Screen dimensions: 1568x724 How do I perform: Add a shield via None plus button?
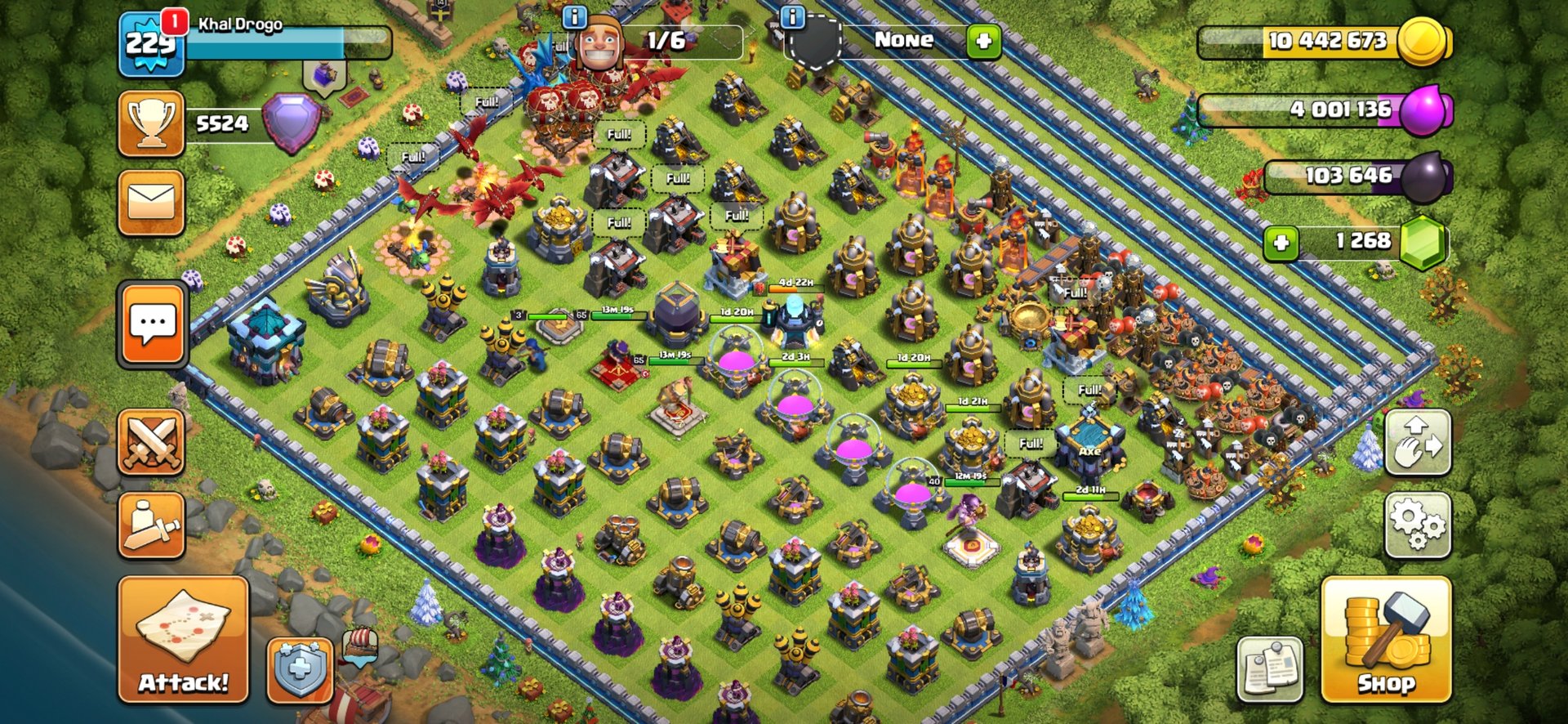tap(983, 40)
